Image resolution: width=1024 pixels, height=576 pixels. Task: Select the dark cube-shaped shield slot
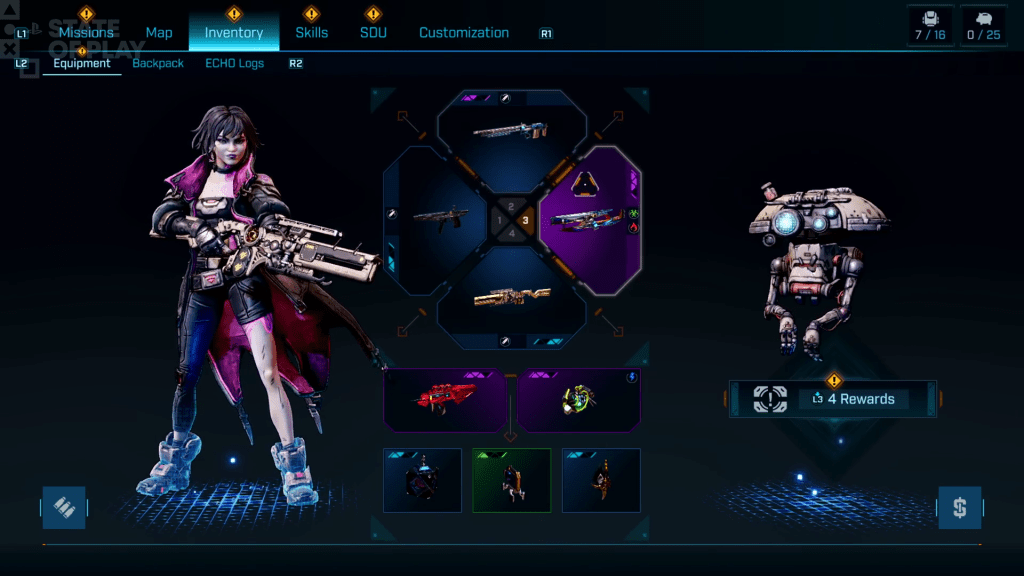422,479
